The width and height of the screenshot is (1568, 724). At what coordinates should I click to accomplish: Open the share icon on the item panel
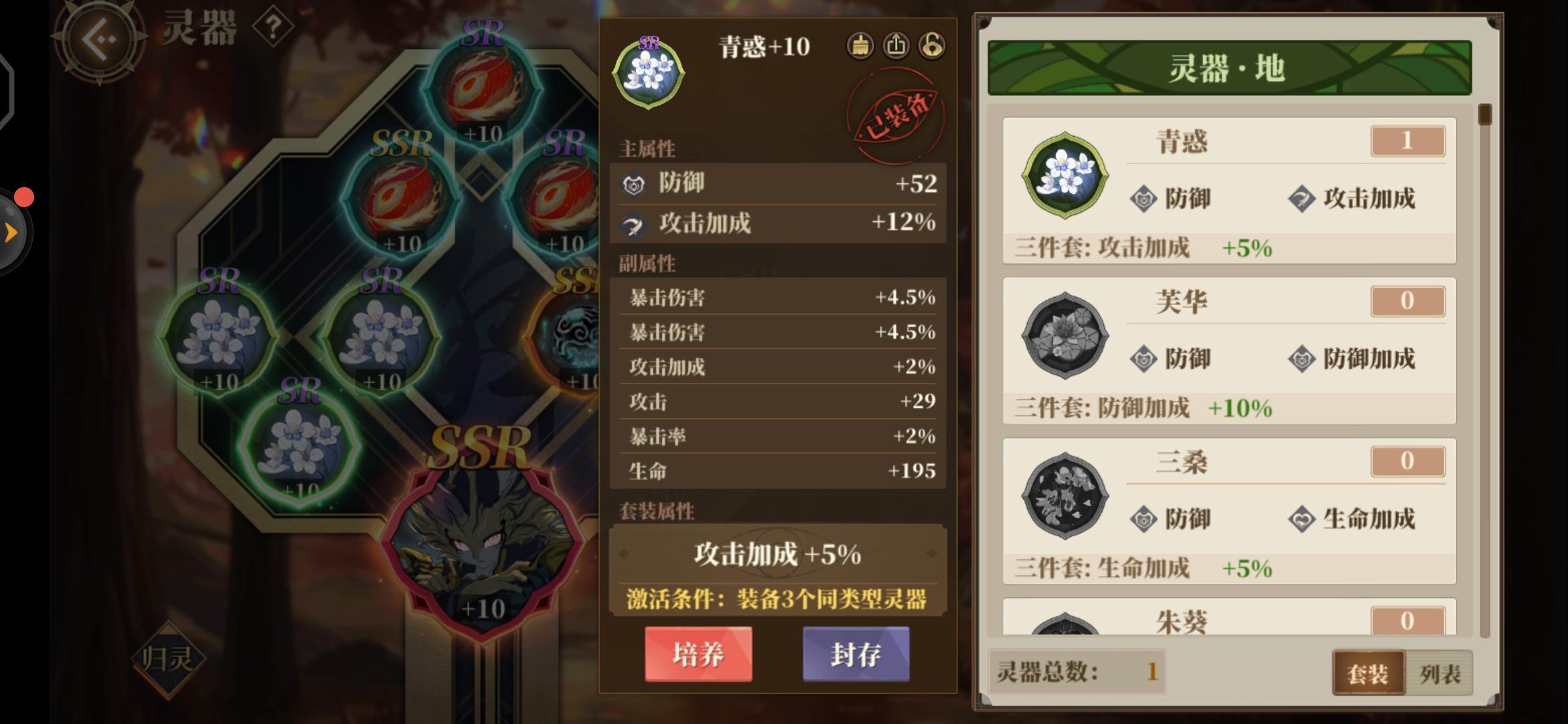coord(896,46)
